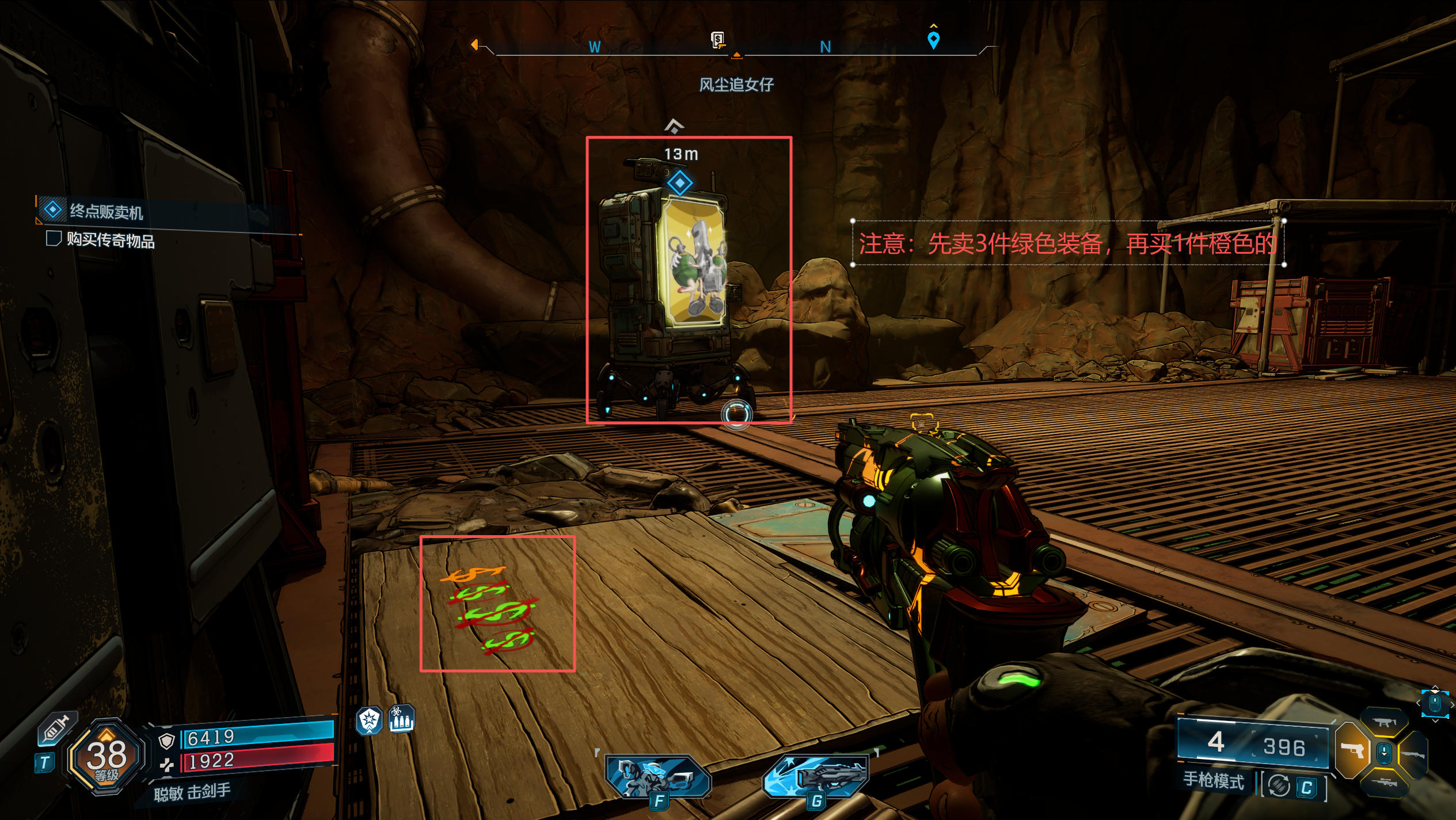1456x820 pixels.
Task: Select the 终点贩卖机 quest tracker entry
Action: [x=107, y=211]
